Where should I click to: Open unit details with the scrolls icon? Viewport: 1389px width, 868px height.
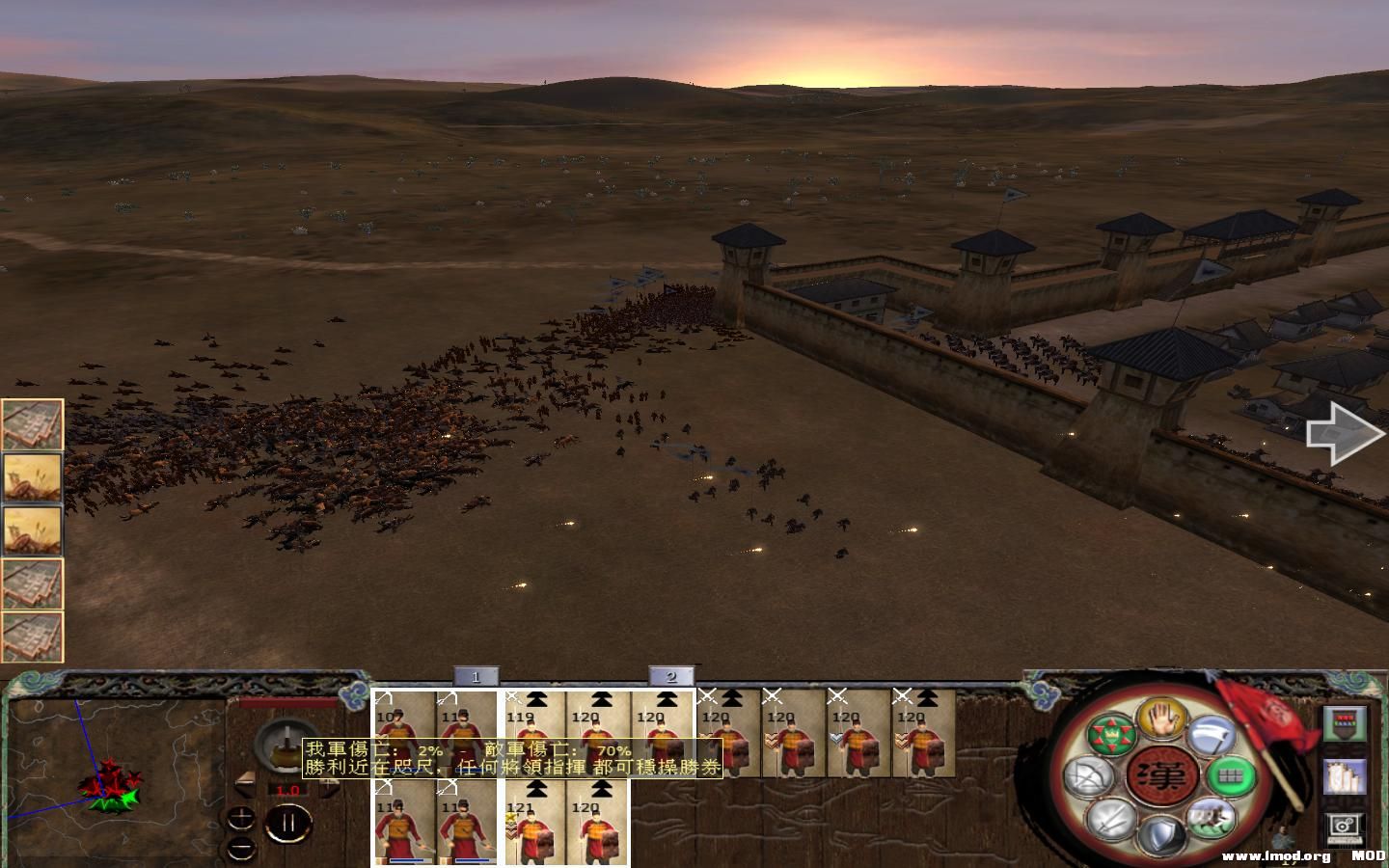point(1344,778)
